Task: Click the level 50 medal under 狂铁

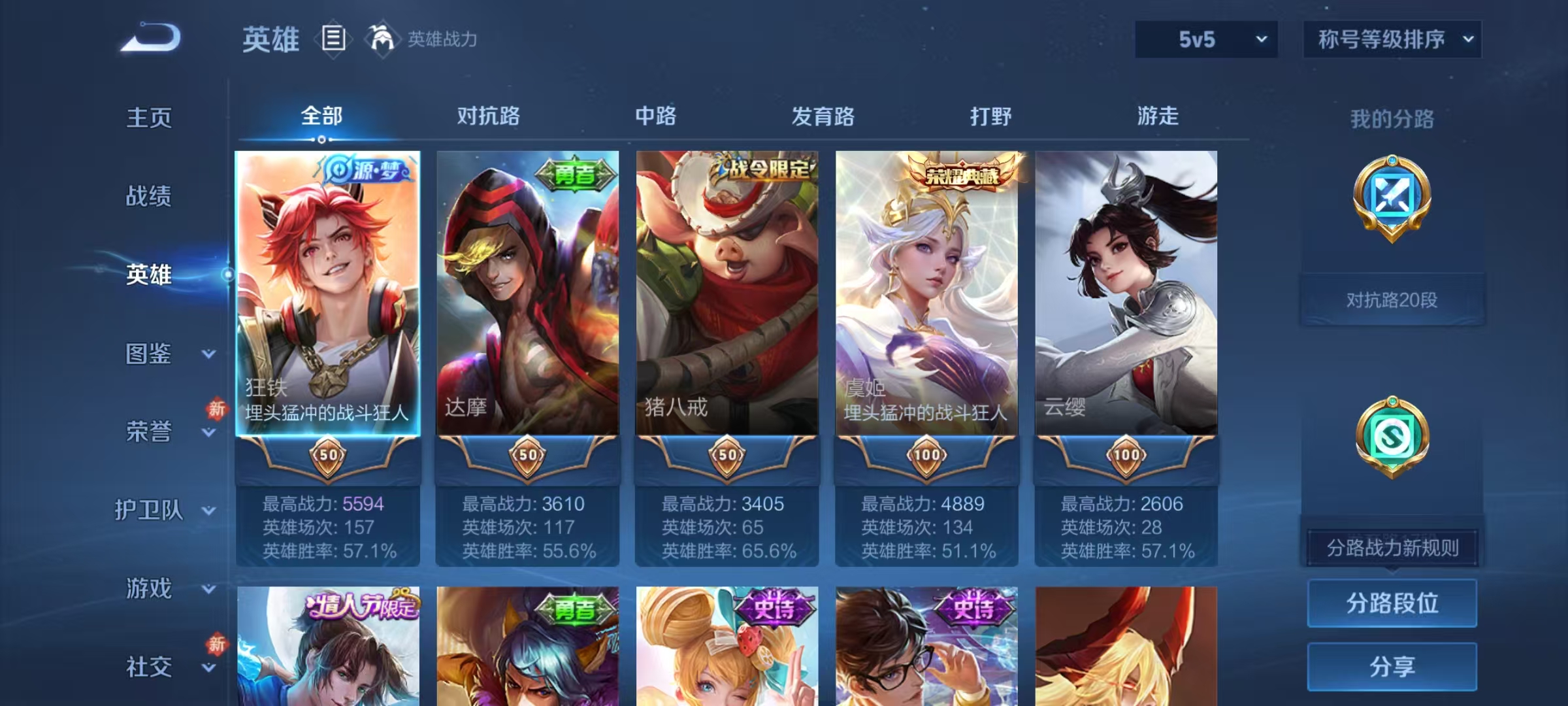Action: tap(329, 456)
